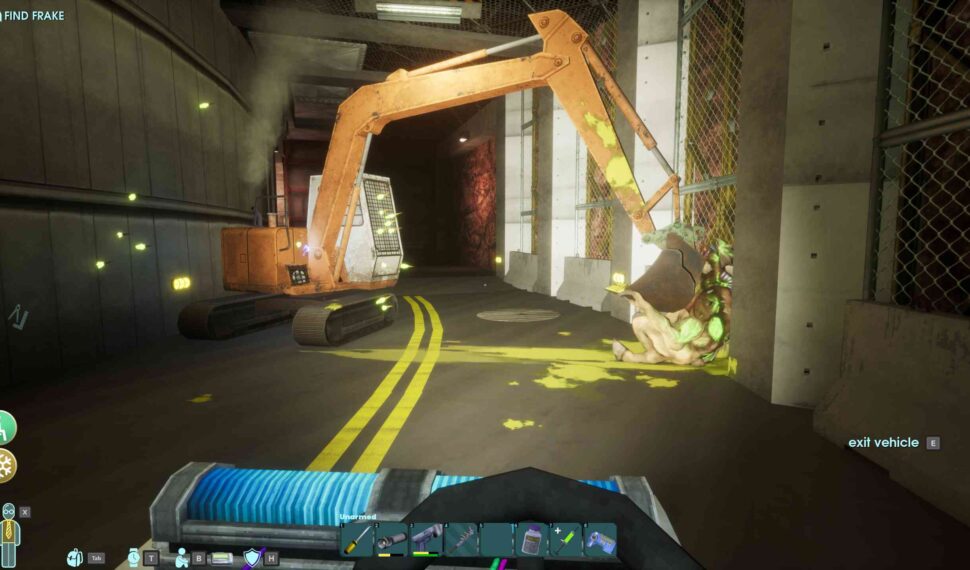The height and width of the screenshot is (570, 970).
Task: Select the screwdriver hotbar slot
Action: (357, 540)
